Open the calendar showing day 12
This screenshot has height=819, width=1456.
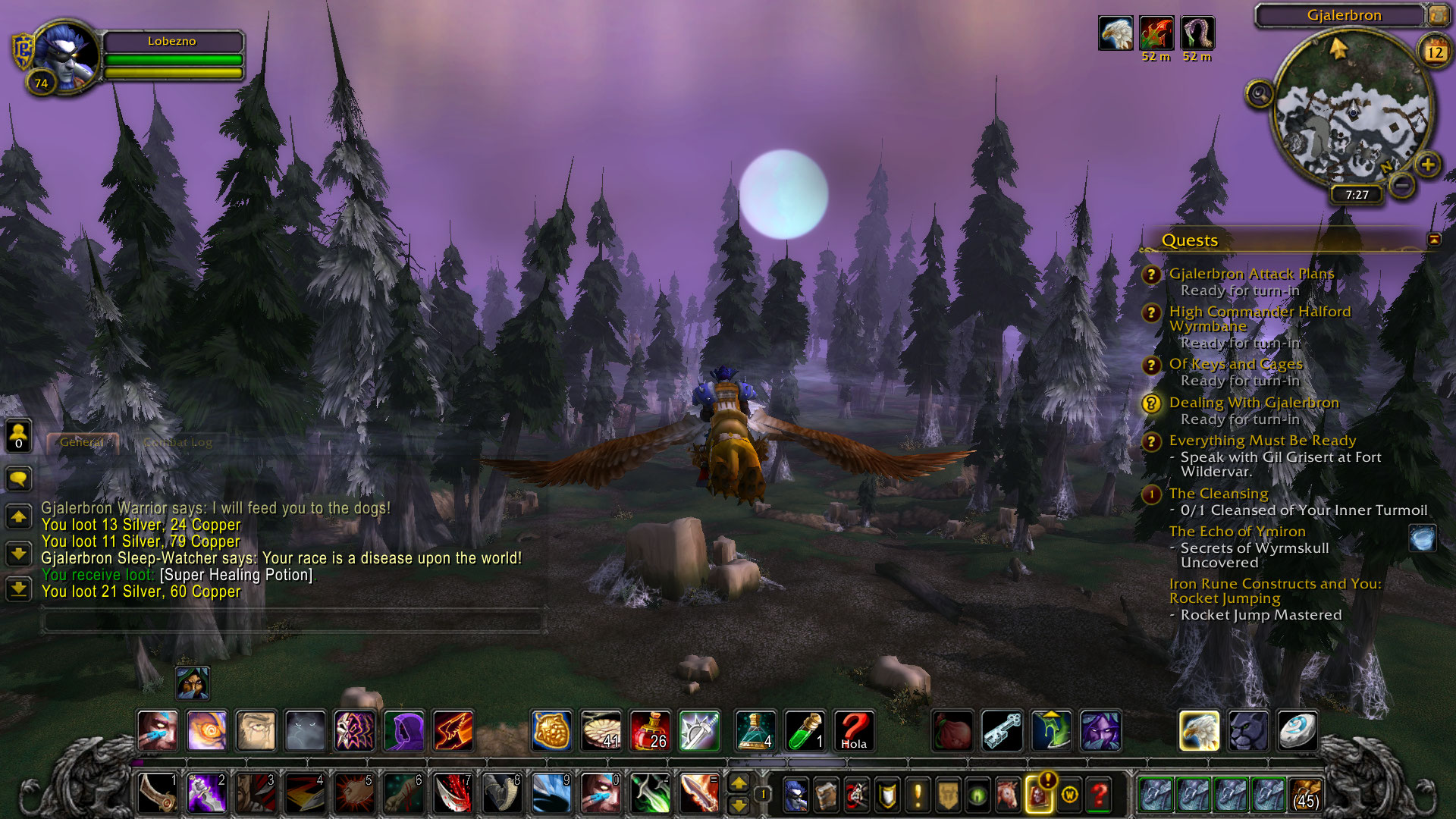point(1435,52)
